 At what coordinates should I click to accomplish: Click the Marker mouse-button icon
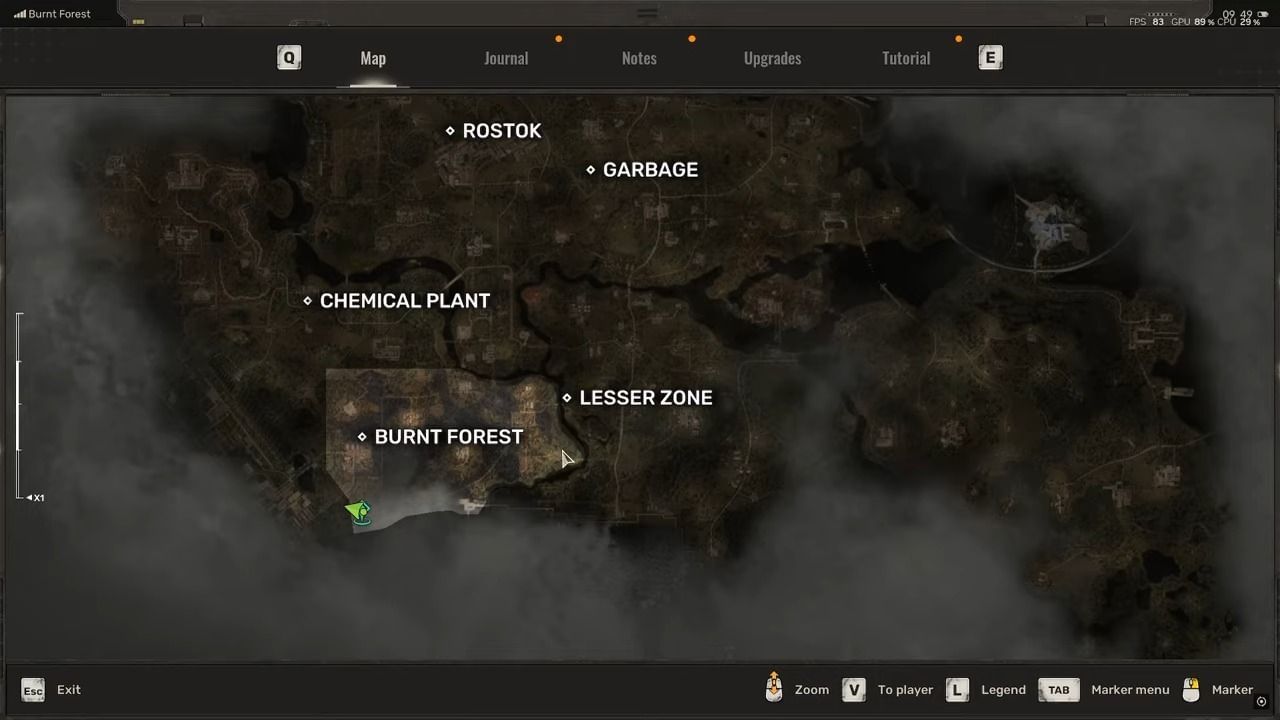tap(1191, 689)
